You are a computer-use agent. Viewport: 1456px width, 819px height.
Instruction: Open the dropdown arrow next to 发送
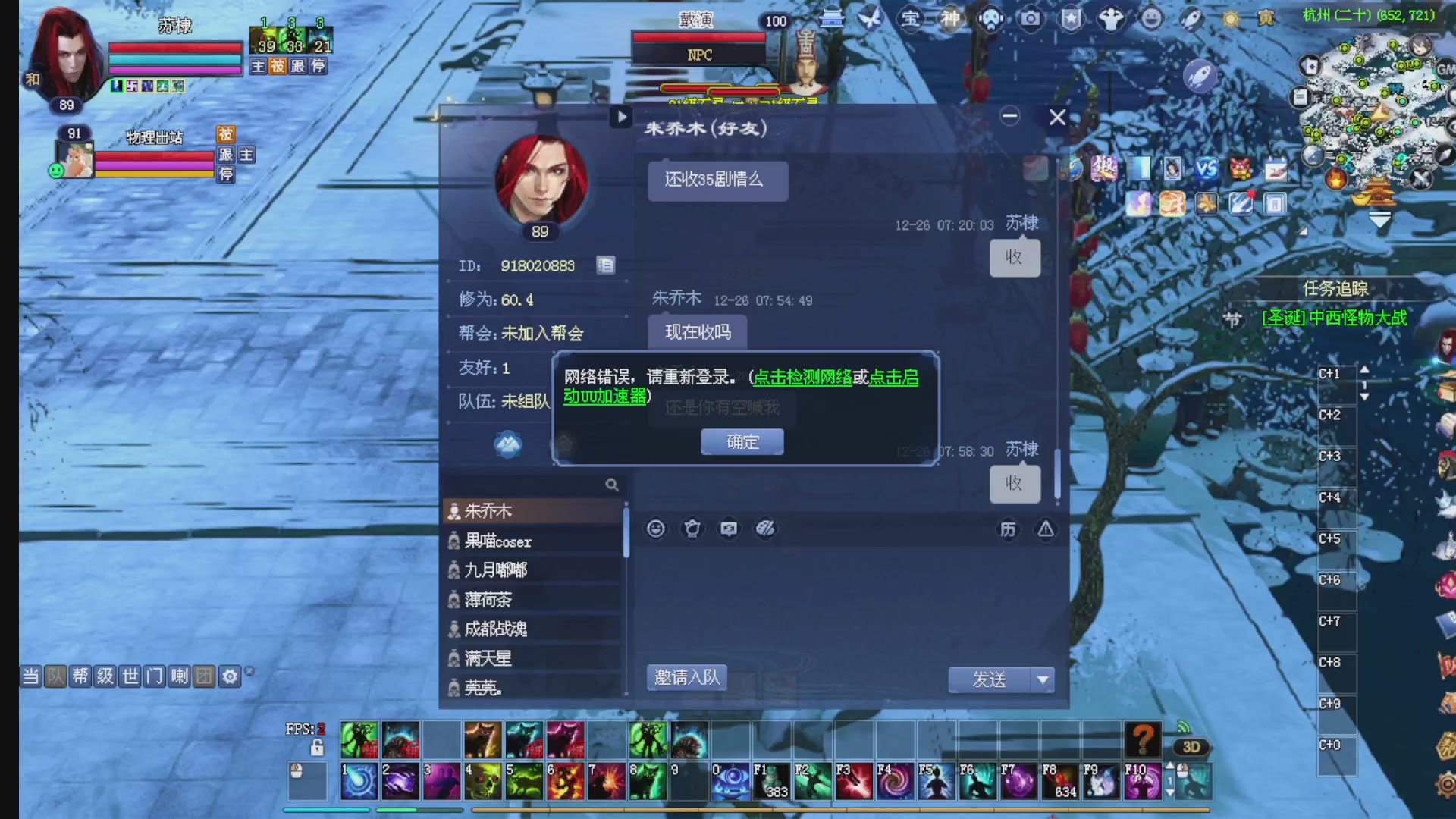tap(1044, 680)
